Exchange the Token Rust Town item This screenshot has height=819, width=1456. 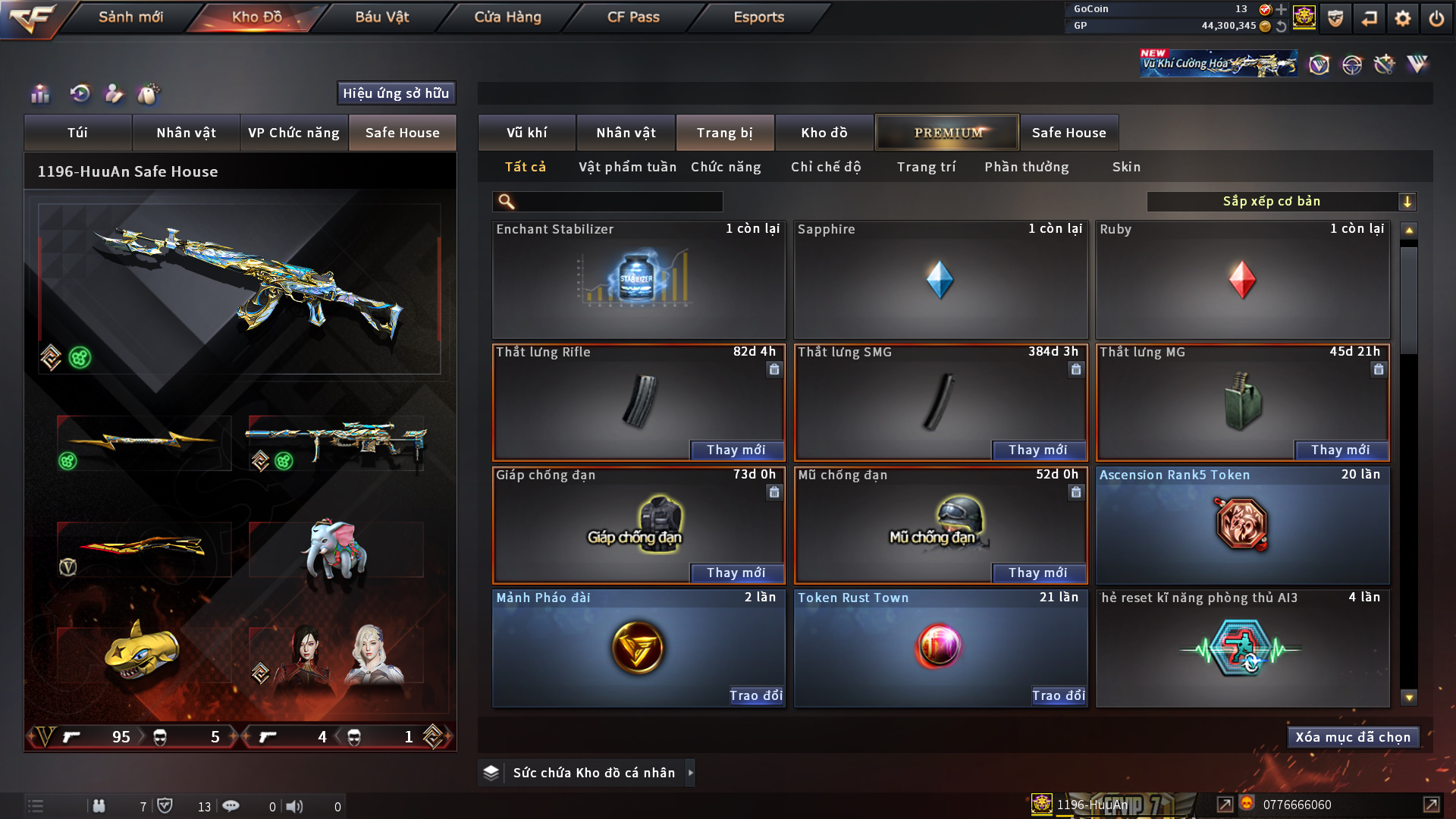(1058, 695)
